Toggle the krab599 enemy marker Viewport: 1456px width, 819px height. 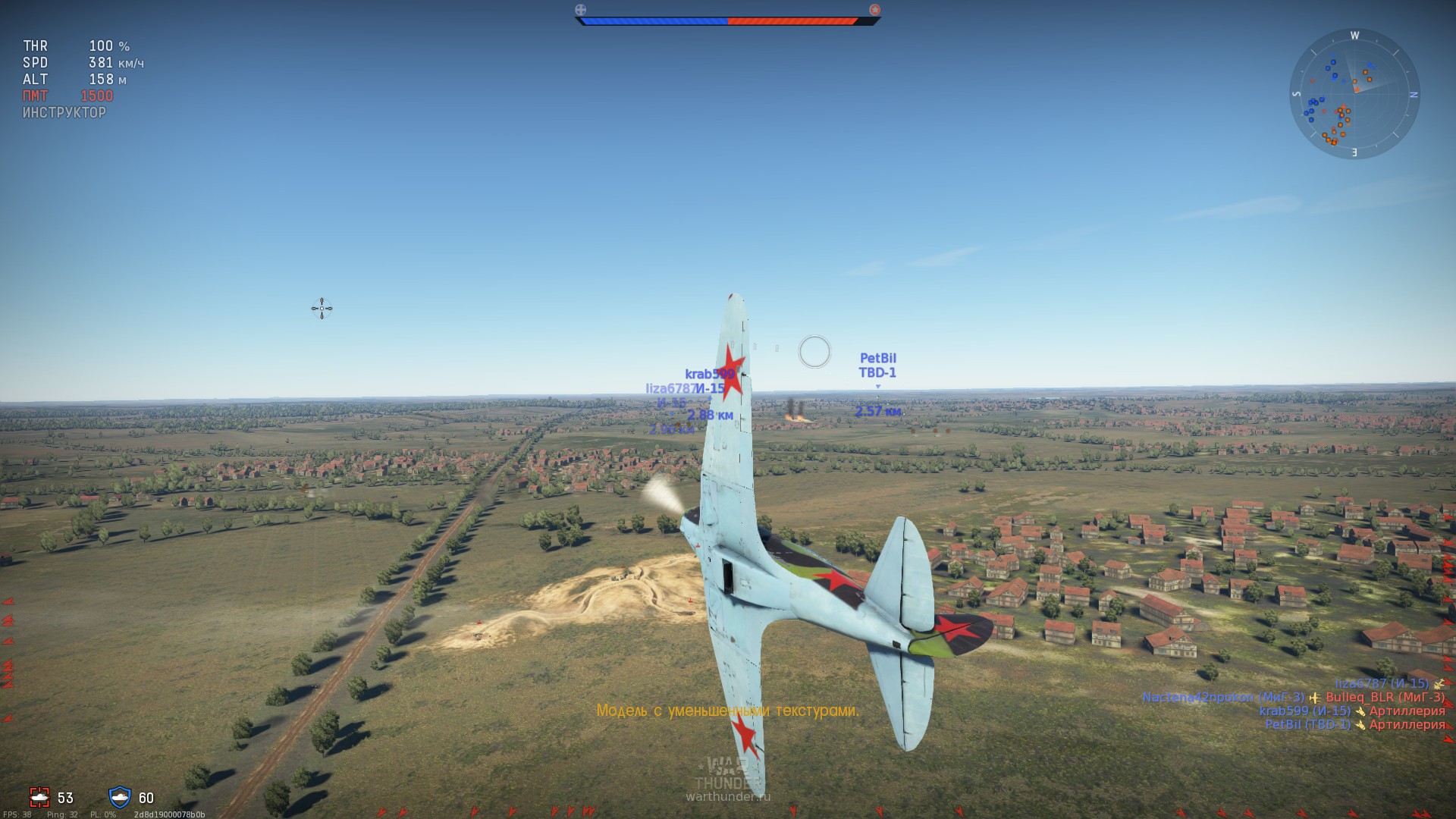tap(711, 372)
